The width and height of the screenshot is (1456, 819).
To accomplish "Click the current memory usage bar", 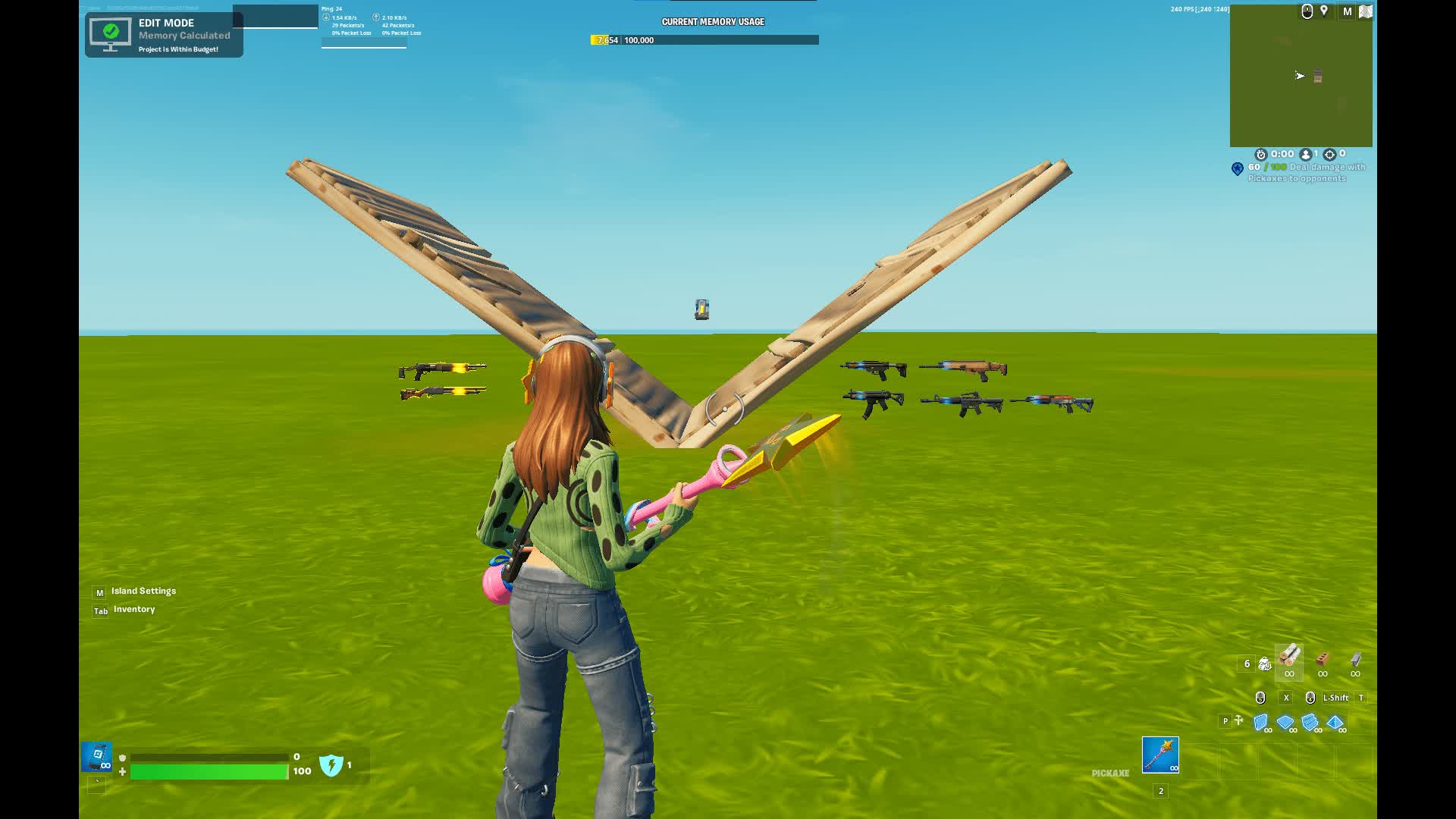I will click(x=704, y=40).
